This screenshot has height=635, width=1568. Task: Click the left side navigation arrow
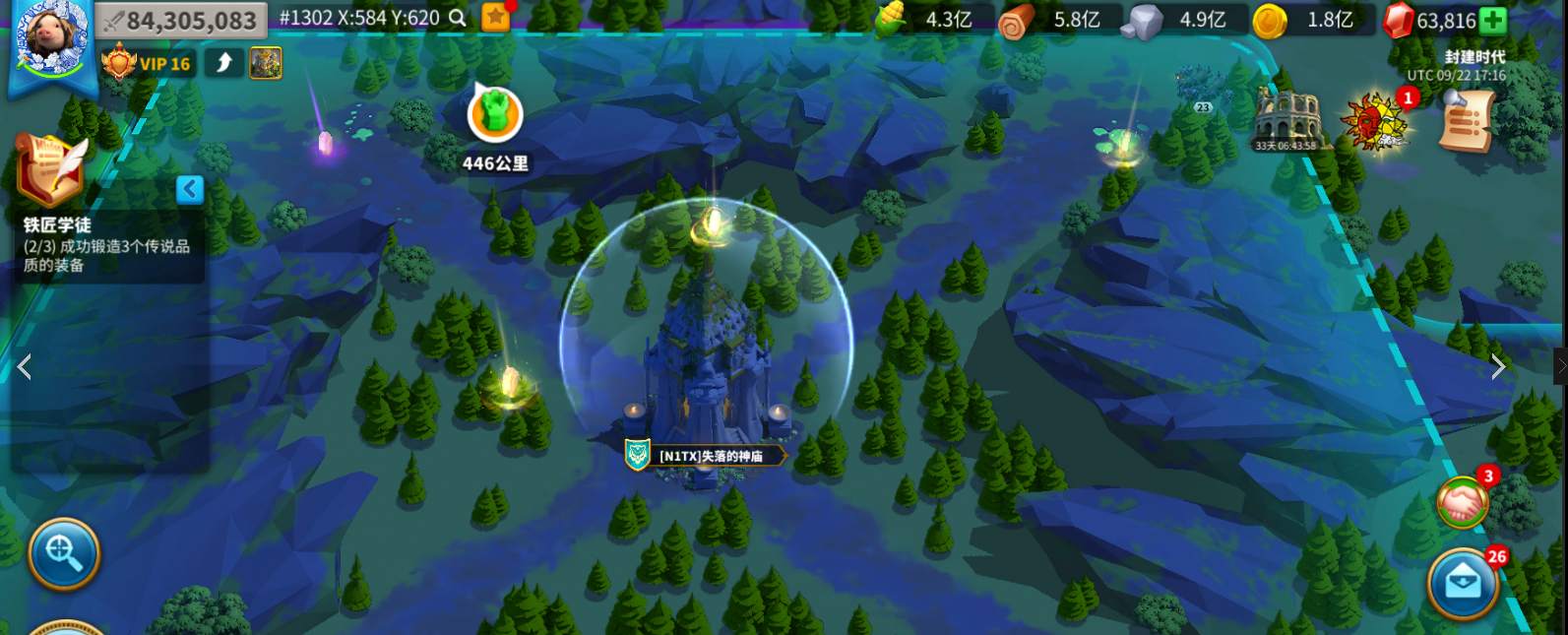pyautogui.click(x=25, y=367)
